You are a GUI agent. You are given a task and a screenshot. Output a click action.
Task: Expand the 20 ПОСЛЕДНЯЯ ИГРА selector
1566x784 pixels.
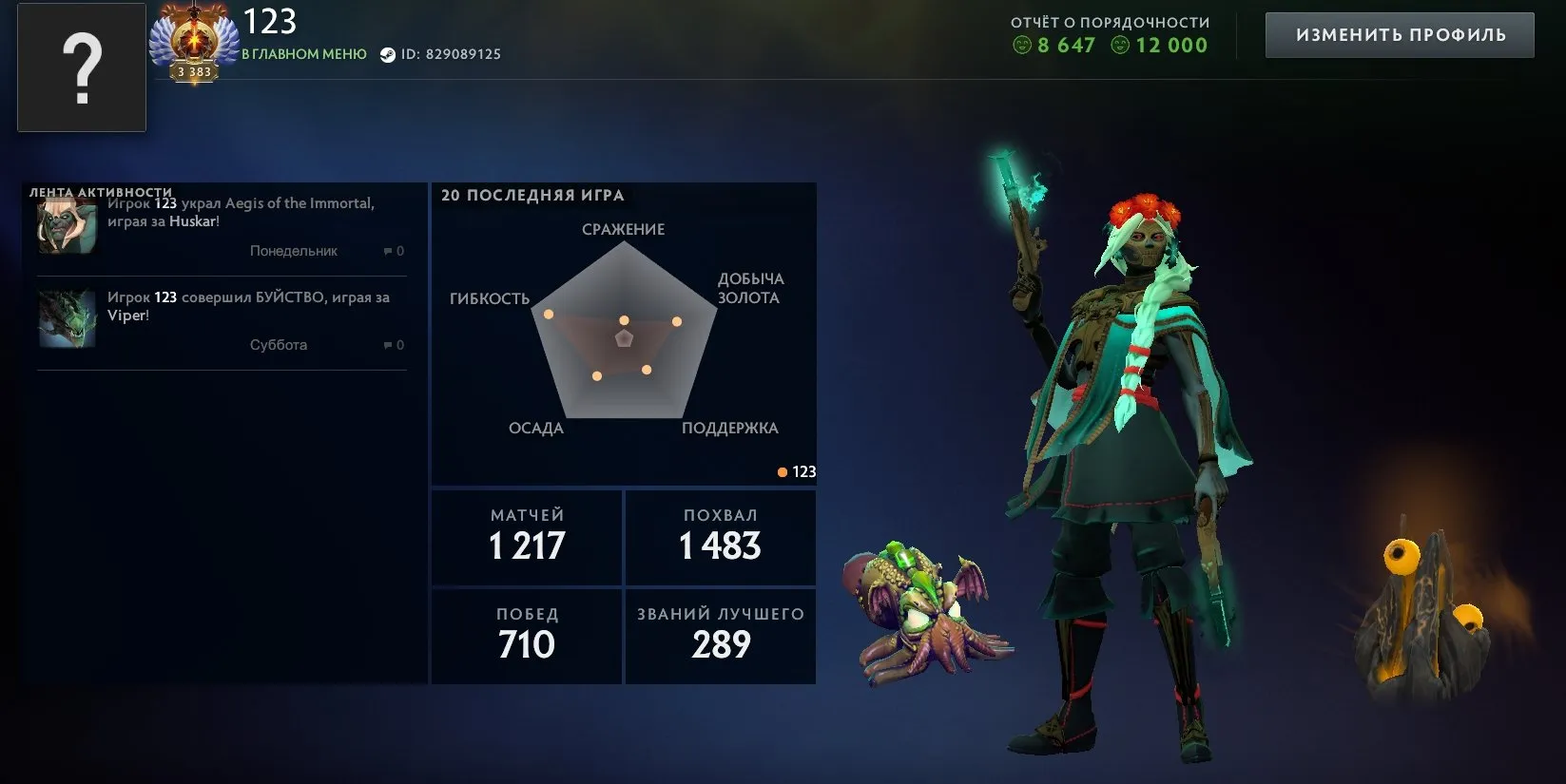pos(532,195)
